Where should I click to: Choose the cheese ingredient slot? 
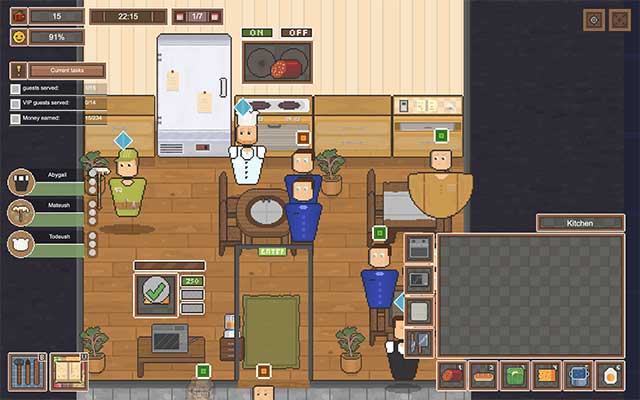click(547, 376)
